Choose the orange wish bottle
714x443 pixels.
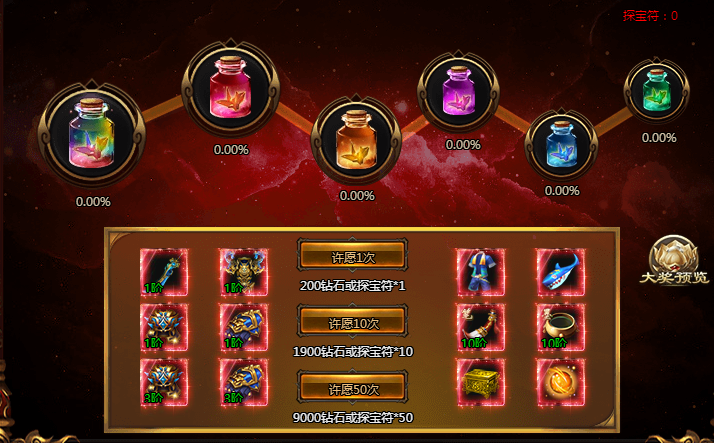click(x=357, y=138)
